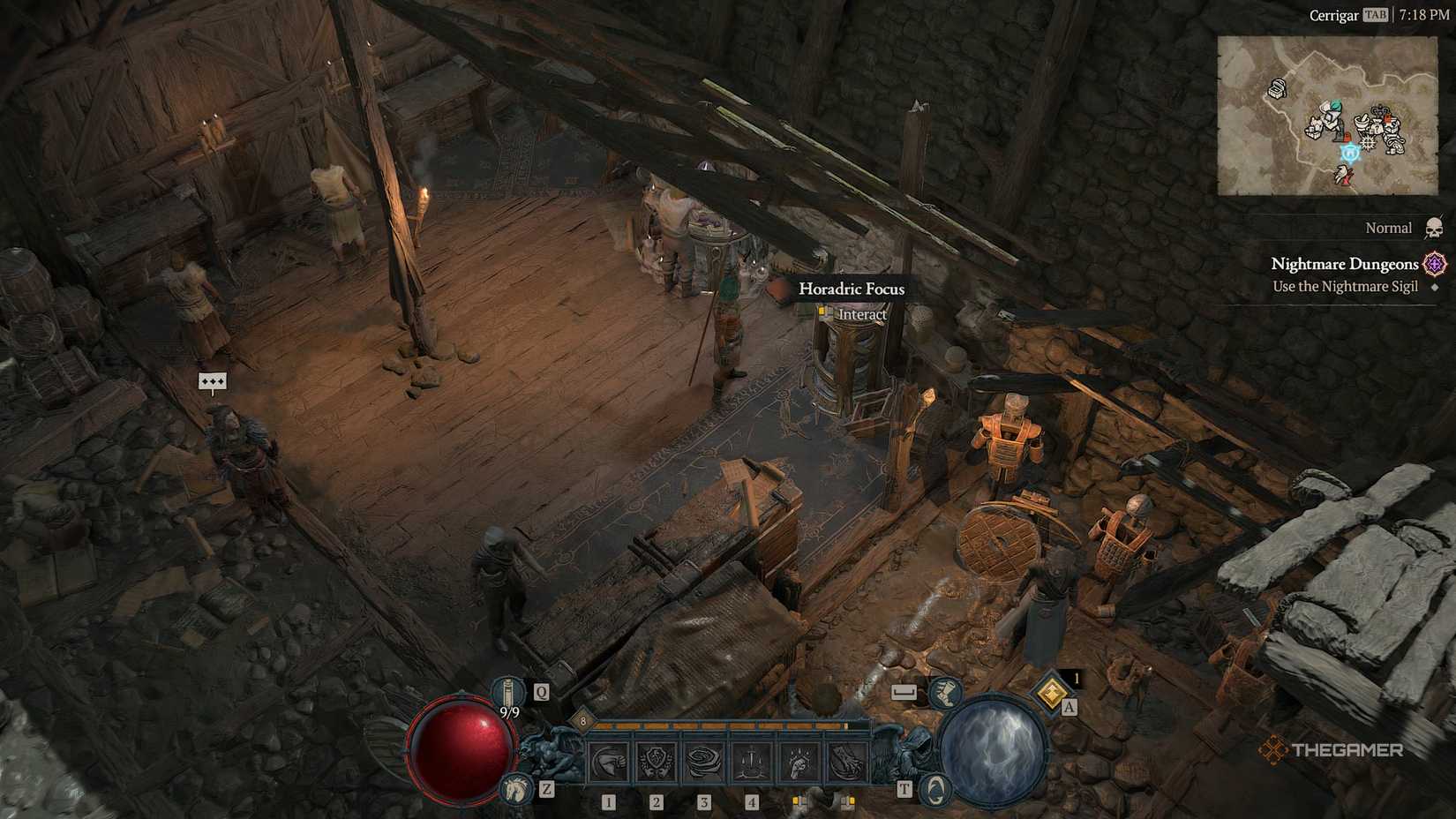The width and height of the screenshot is (1456, 819).
Task: Select the stash chest icon on the minimap
Action: click(x=1276, y=89)
